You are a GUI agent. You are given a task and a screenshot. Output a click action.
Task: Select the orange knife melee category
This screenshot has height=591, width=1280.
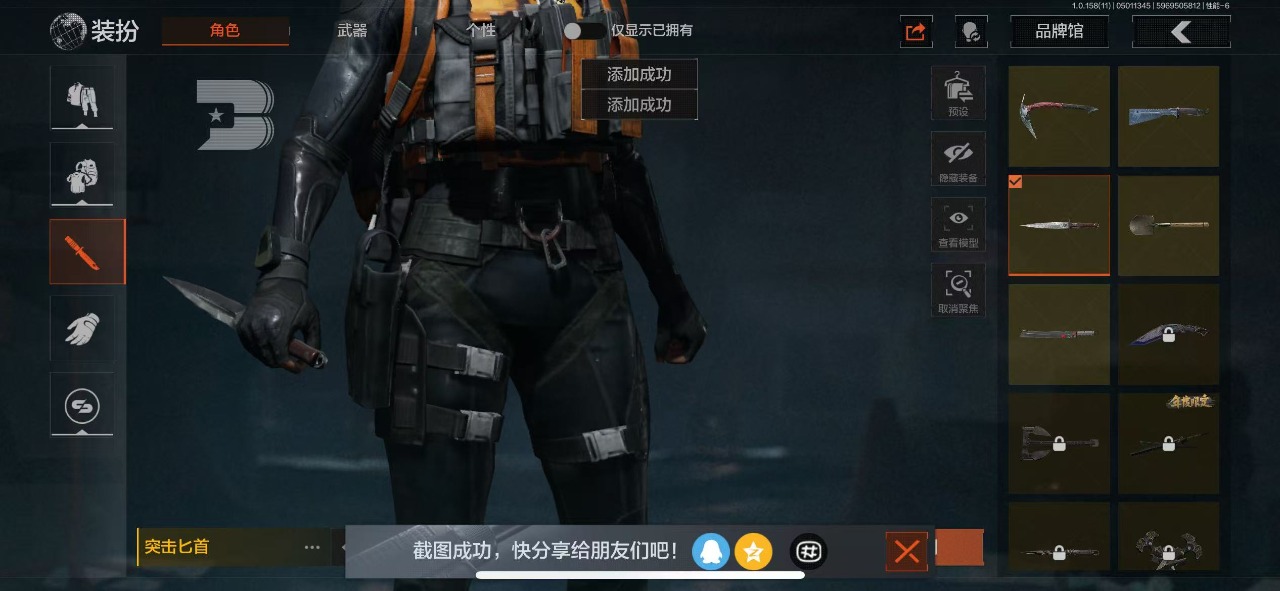[87, 251]
